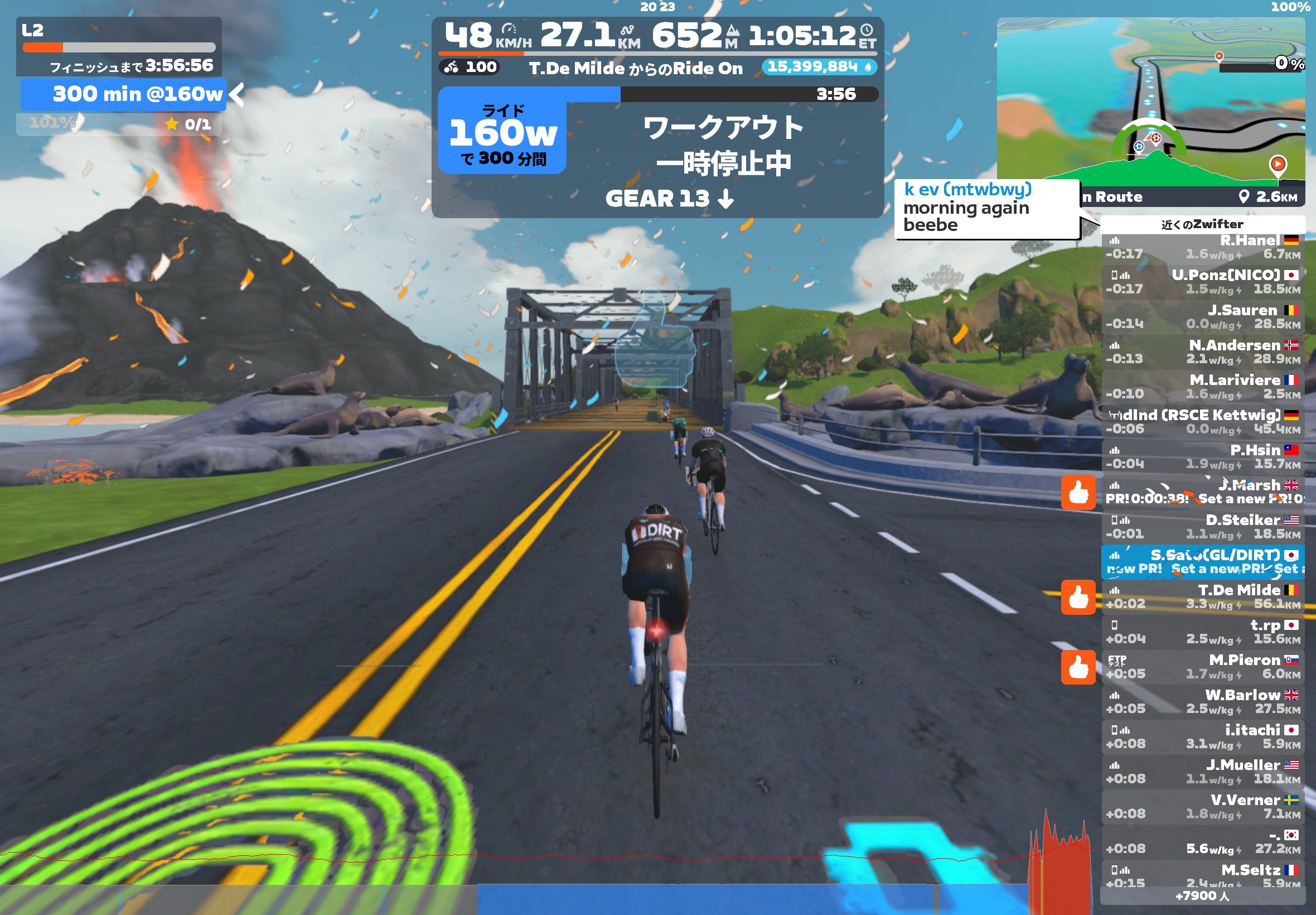The width and height of the screenshot is (1316, 915).
Task: Pick W.Barlow from the rider list
Action: coord(1202,702)
